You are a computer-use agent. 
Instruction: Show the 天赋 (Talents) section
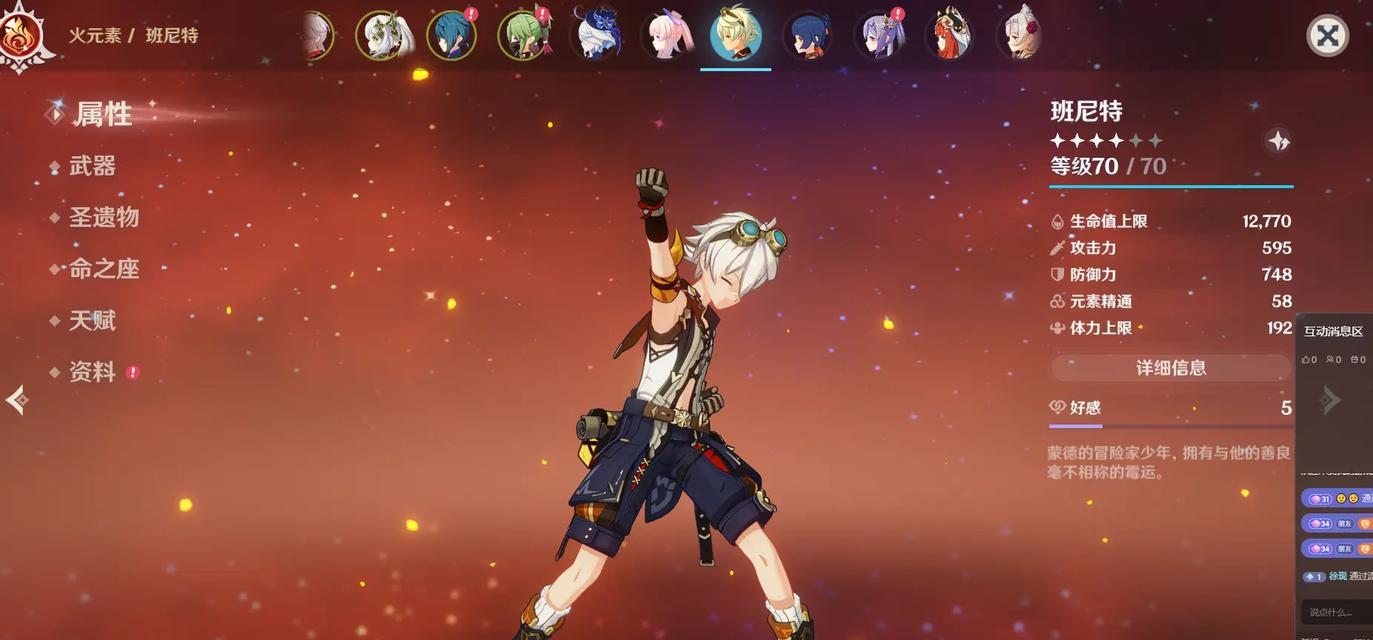92,321
